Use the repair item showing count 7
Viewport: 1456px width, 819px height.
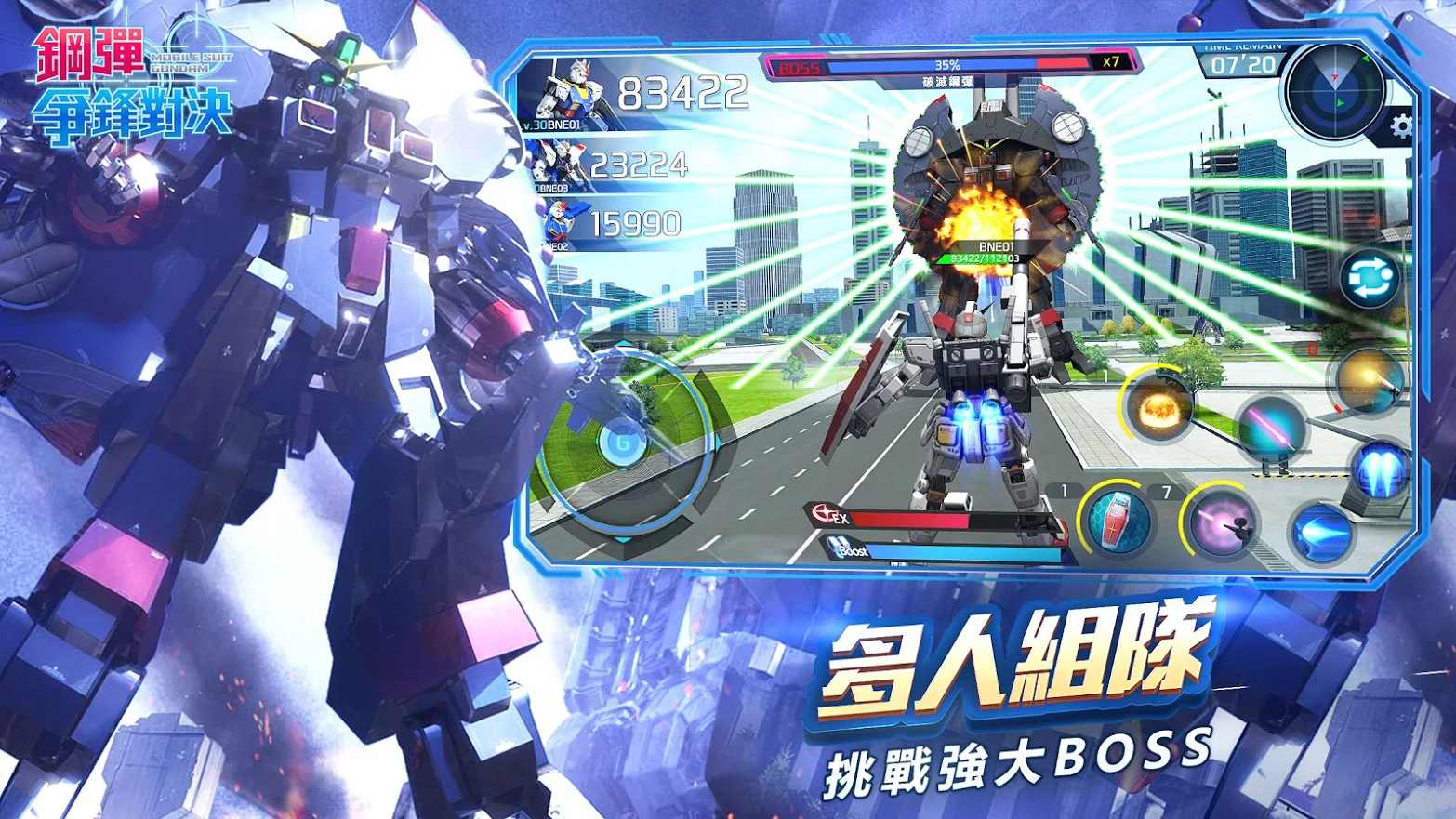coord(1118,522)
